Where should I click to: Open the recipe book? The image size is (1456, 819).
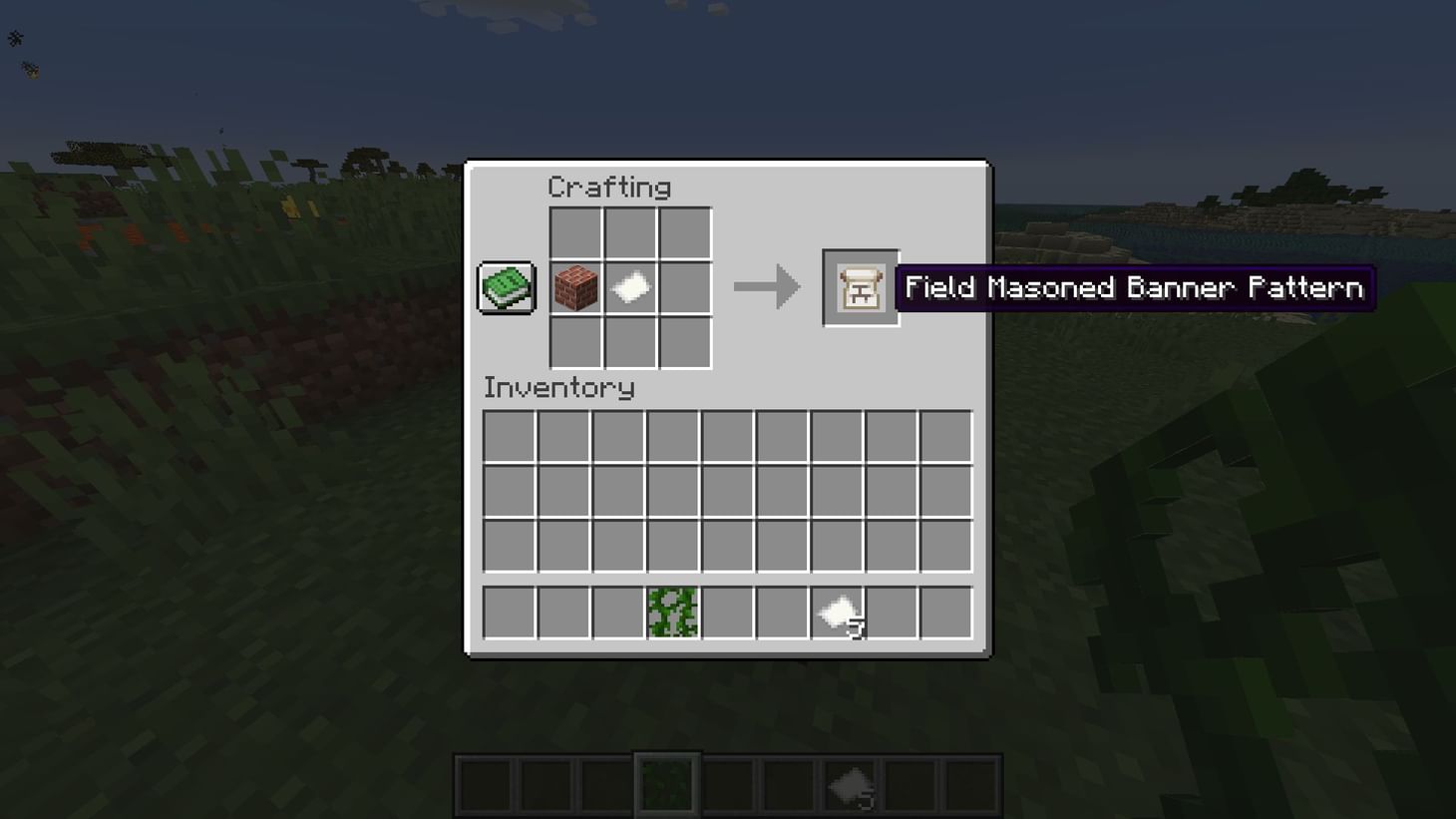coord(505,286)
